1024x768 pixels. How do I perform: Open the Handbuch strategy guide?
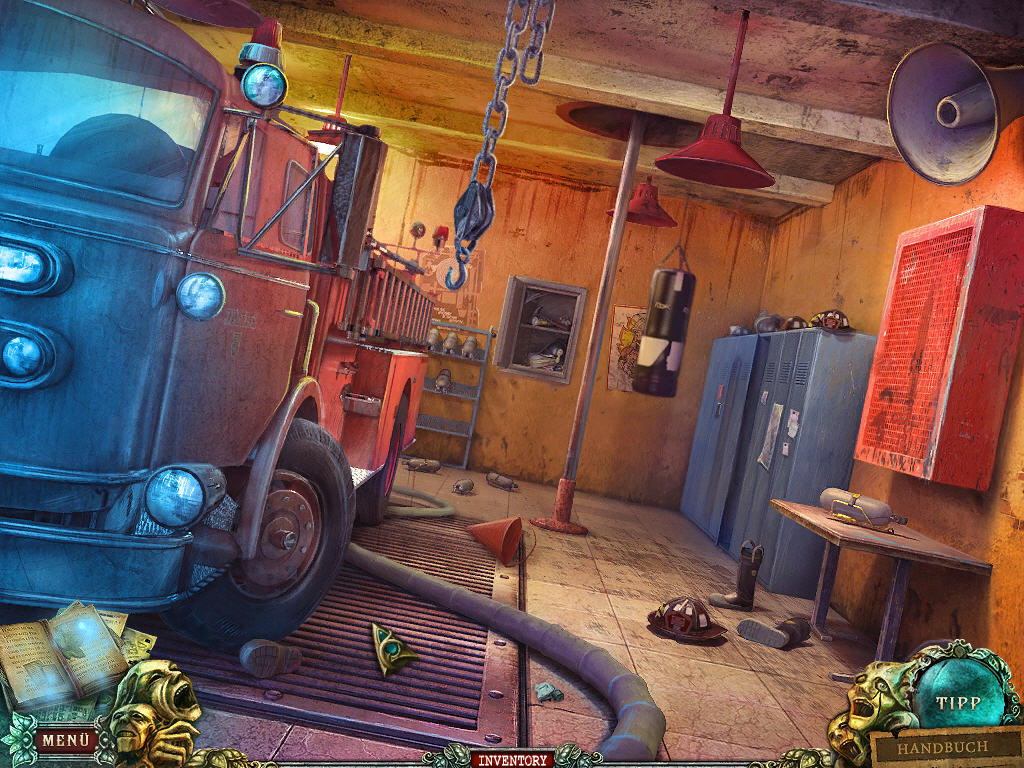(941, 747)
